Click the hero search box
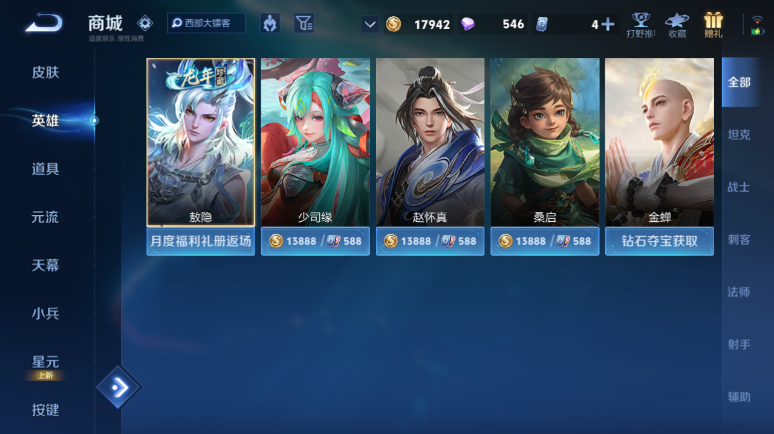 tap(206, 23)
